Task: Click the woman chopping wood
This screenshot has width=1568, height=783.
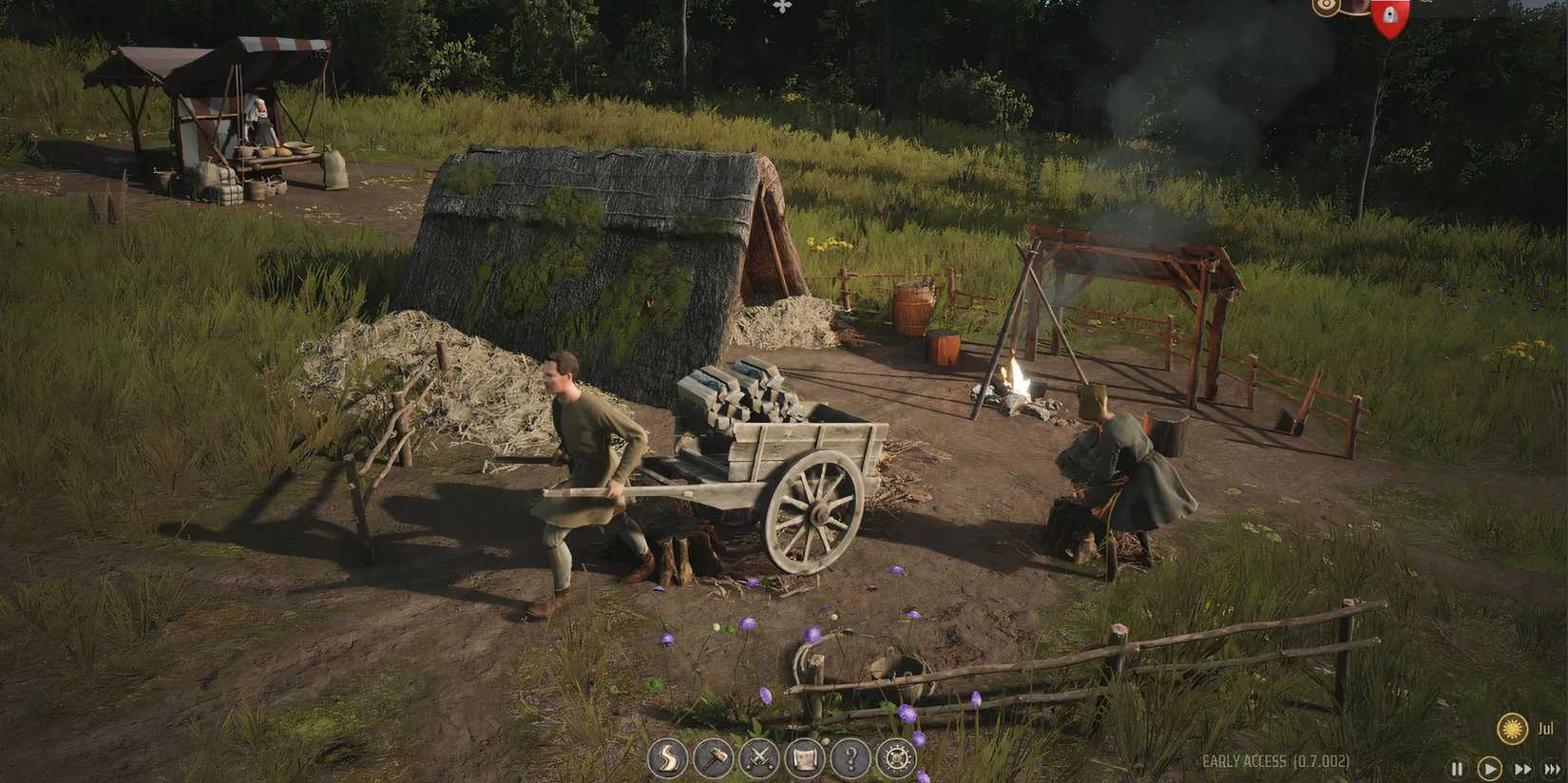Action: coord(1117,475)
